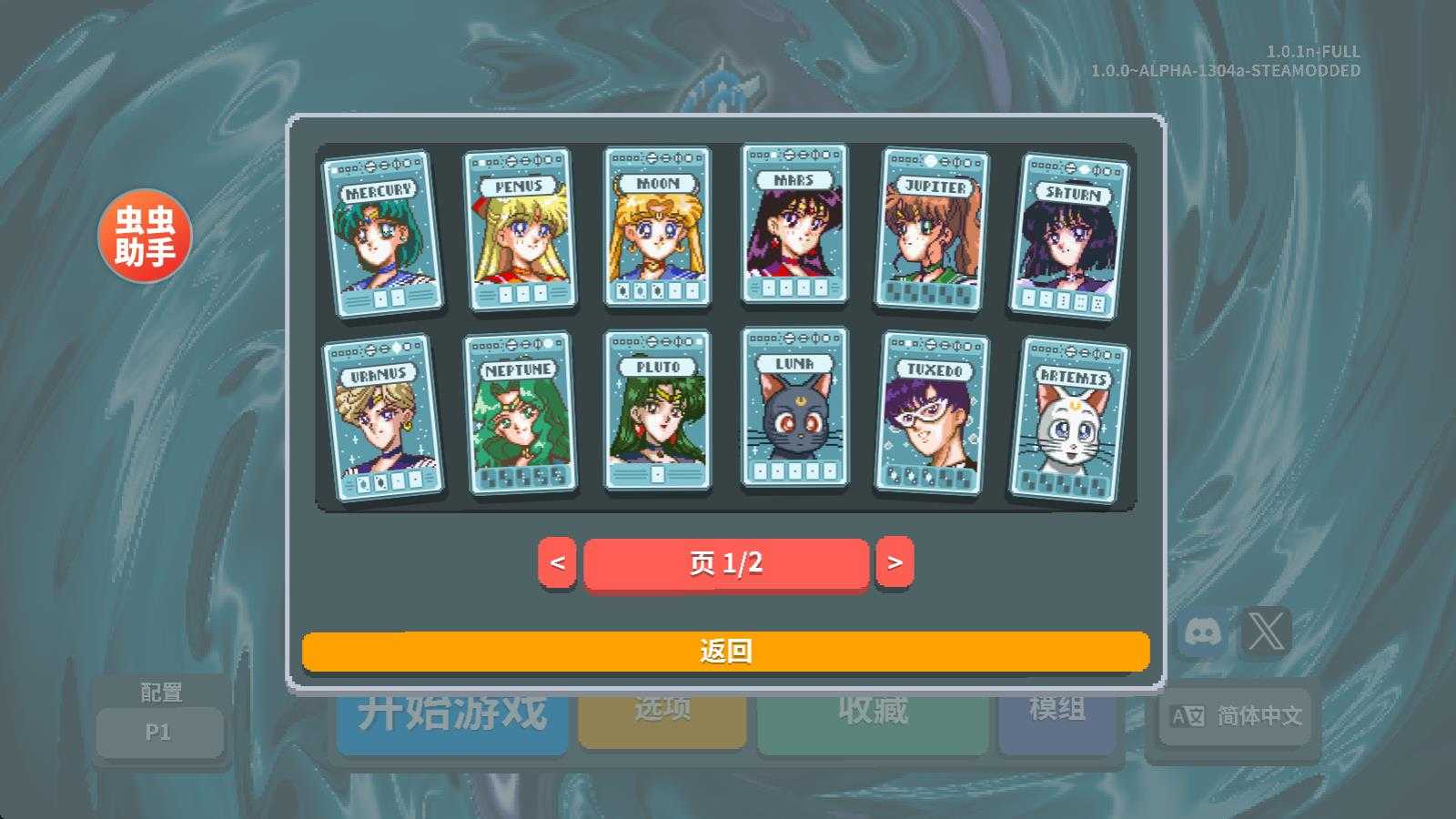Select the Artemis cat card
Image resolution: width=1456 pixels, height=819 pixels.
(1071, 419)
